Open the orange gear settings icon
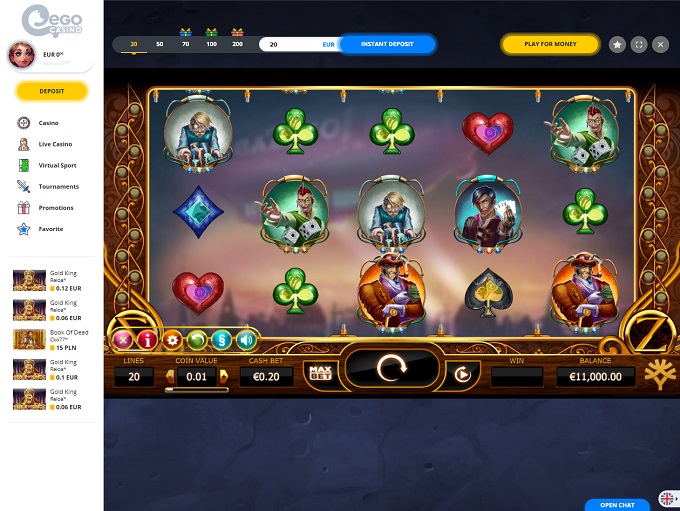The height and width of the screenshot is (511, 680). click(172, 340)
